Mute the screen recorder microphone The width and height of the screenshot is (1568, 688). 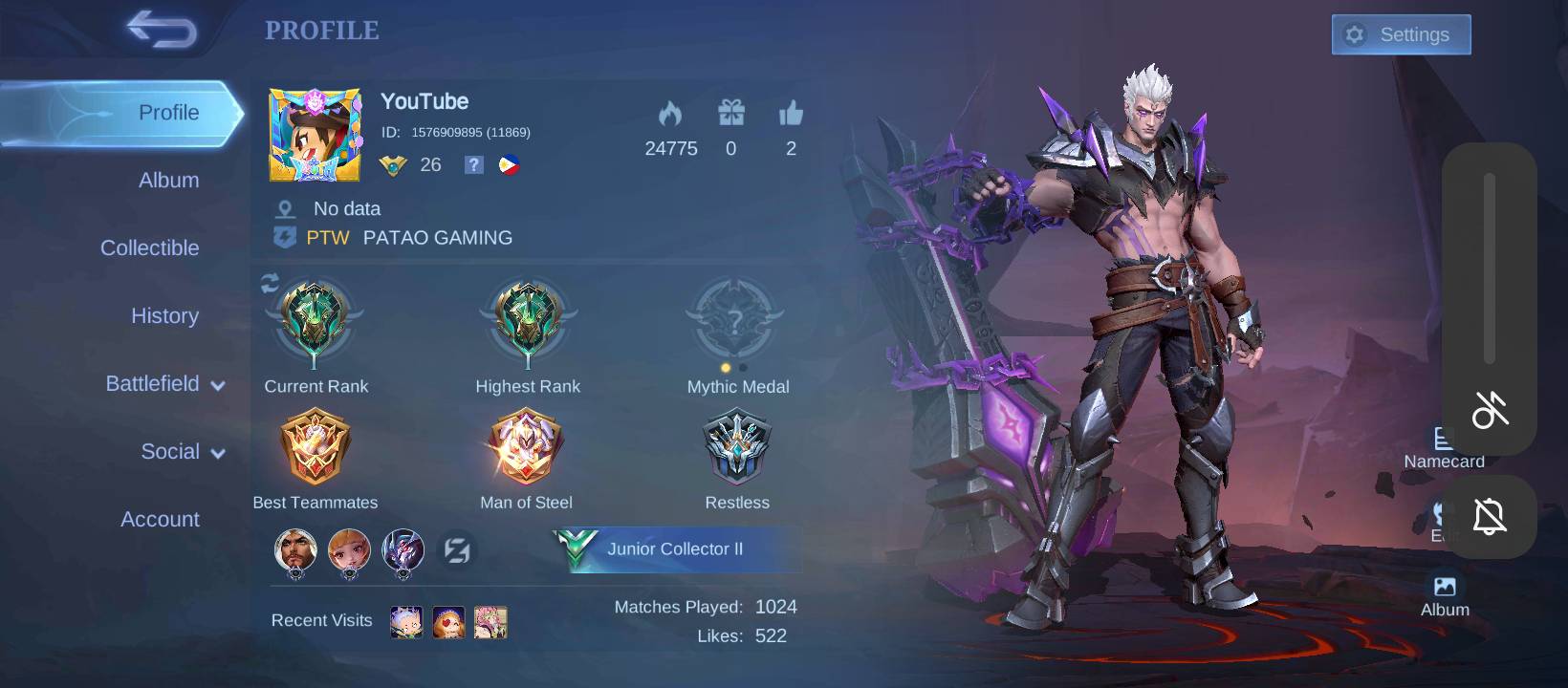(x=1490, y=409)
